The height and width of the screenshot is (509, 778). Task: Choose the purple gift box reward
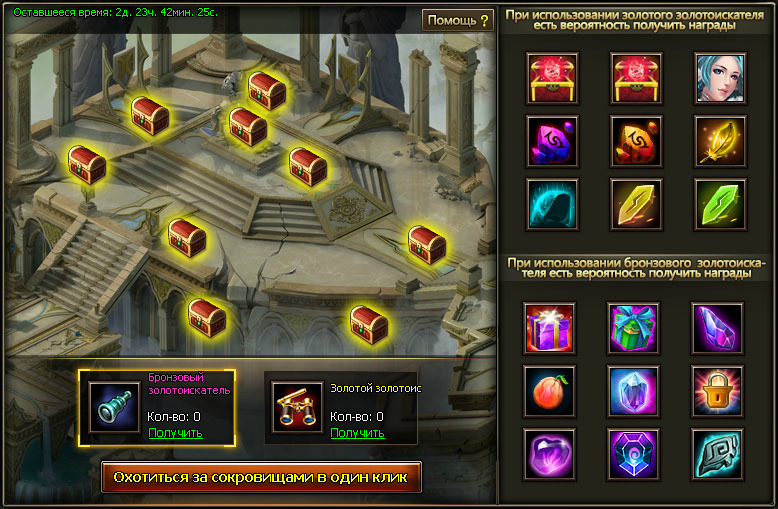tap(549, 327)
